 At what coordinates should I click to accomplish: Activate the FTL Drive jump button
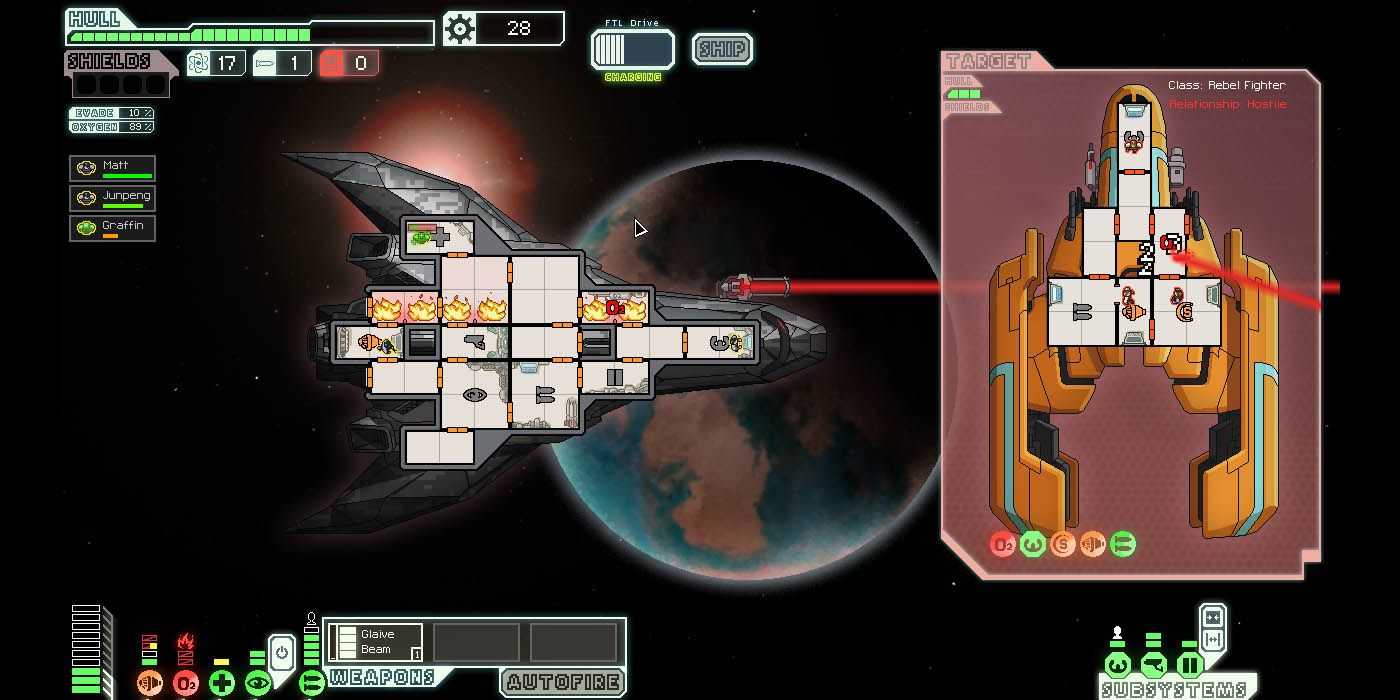632,49
